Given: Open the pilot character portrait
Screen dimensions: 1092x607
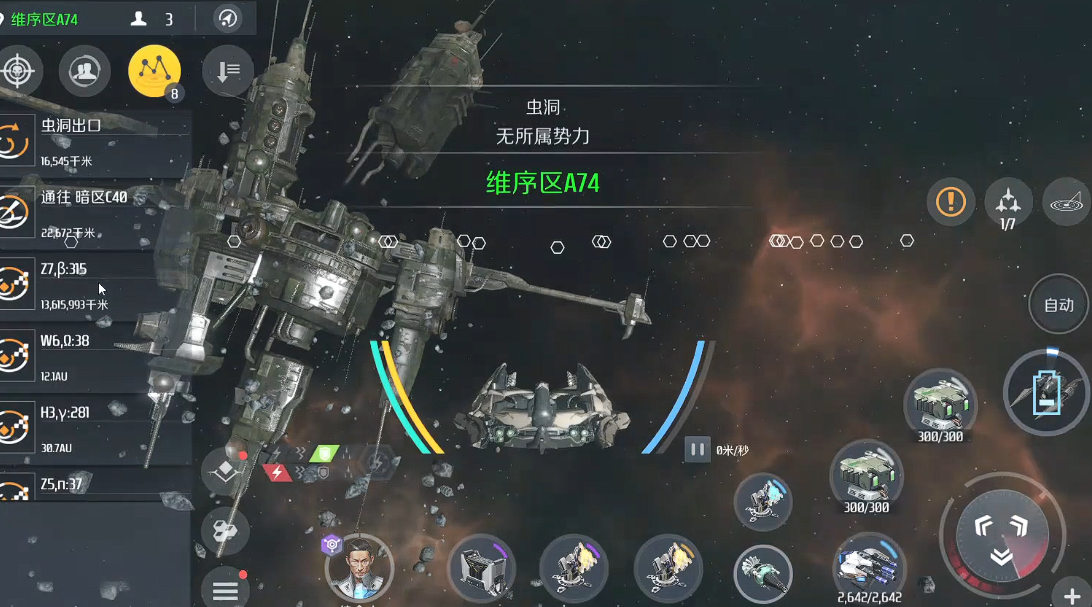Looking at the screenshot, I should 359,570.
